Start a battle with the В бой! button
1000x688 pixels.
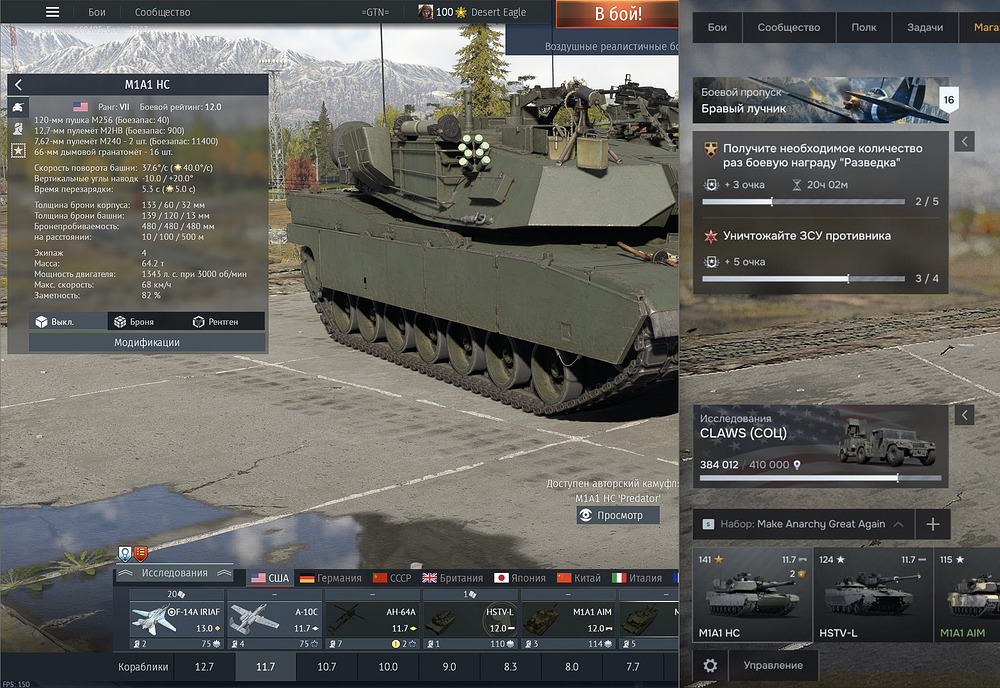click(x=618, y=15)
